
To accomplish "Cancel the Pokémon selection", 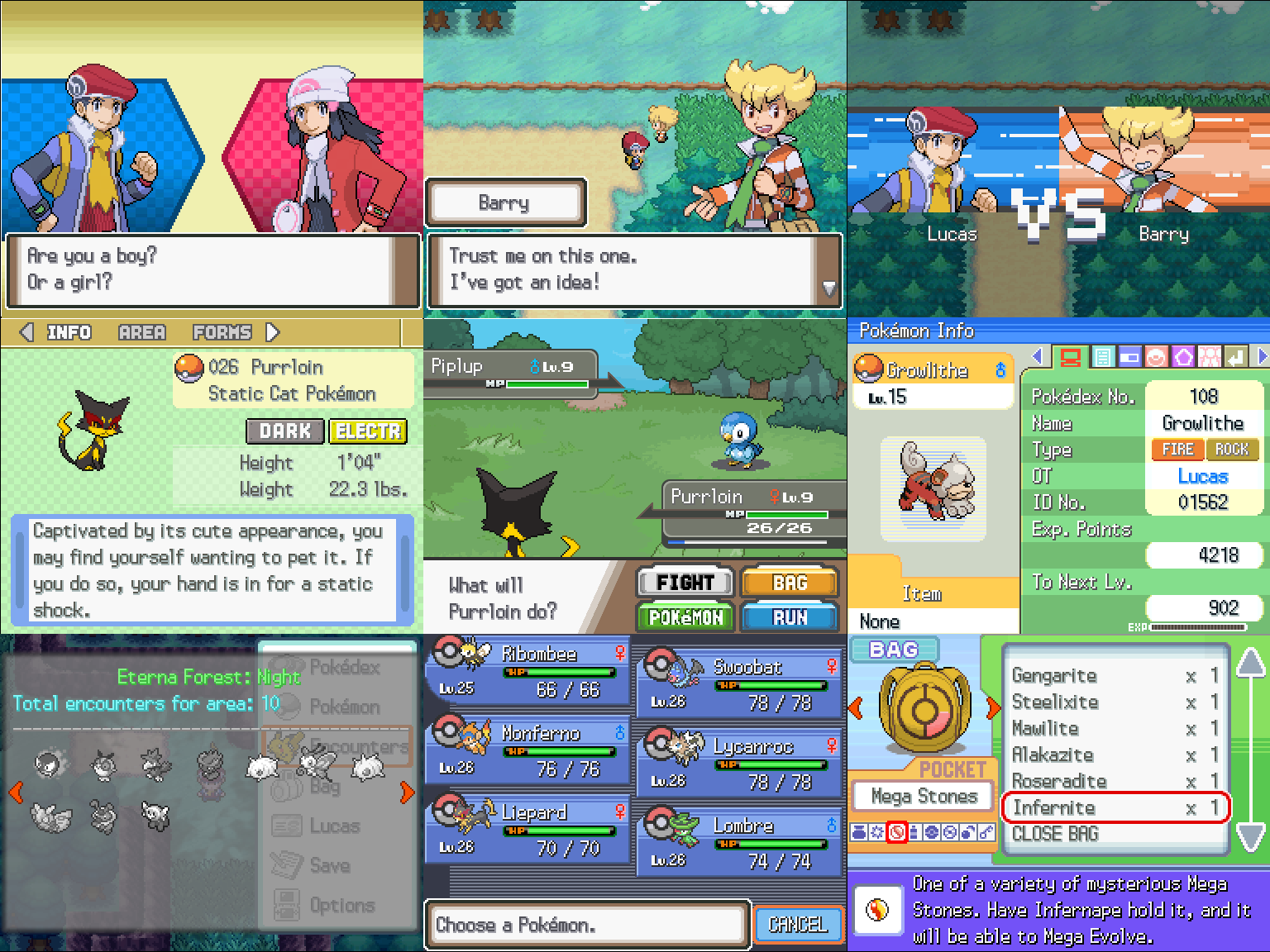I will click(798, 925).
